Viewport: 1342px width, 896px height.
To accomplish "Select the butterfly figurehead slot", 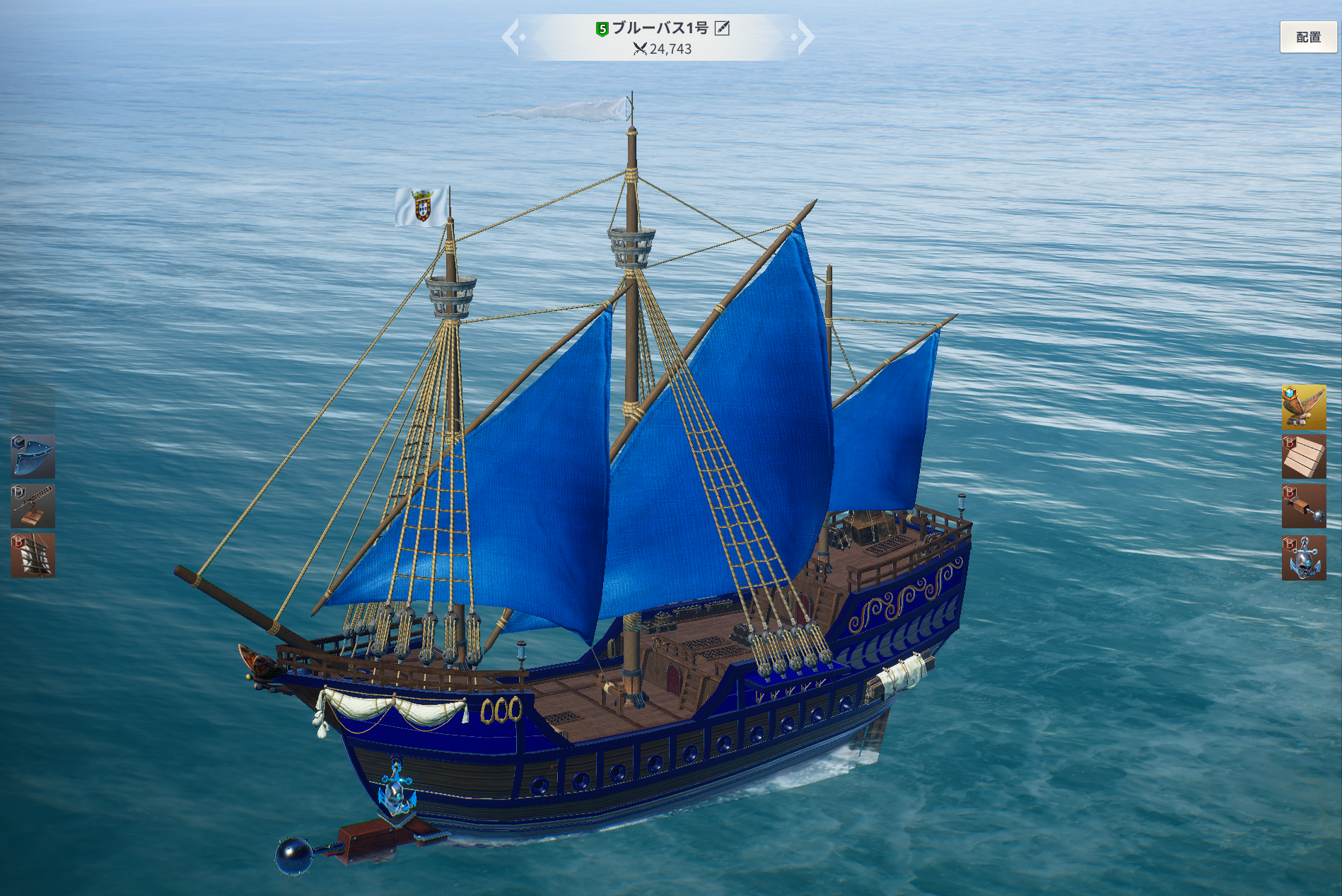I will 1303,407.
